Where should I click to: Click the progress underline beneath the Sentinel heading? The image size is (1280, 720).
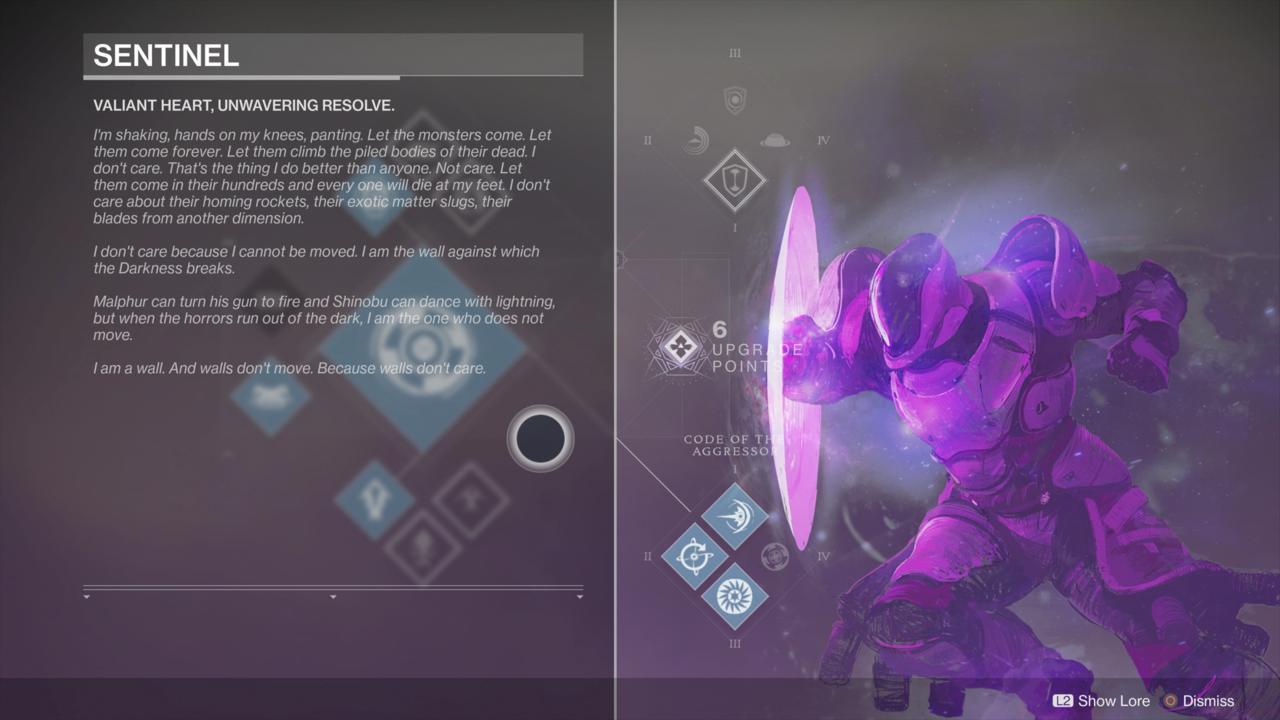pyautogui.click(x=240, y=77)
